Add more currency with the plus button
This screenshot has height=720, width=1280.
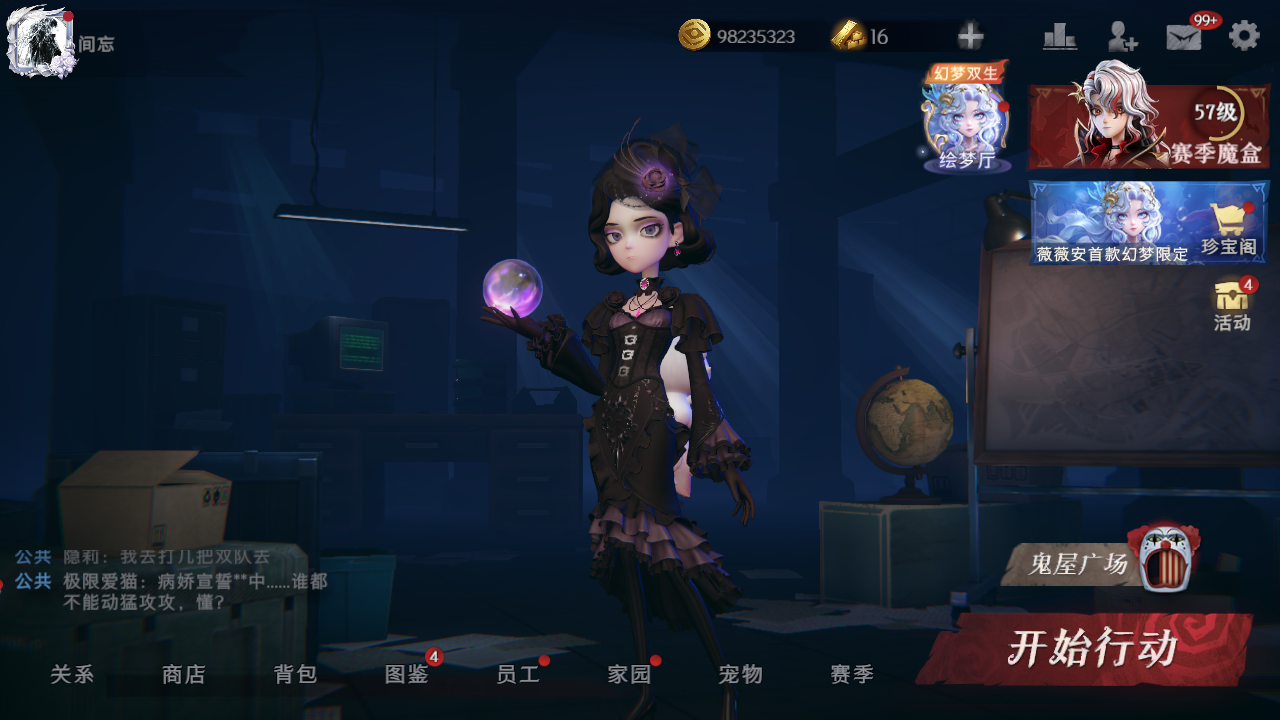pos(970,37)
